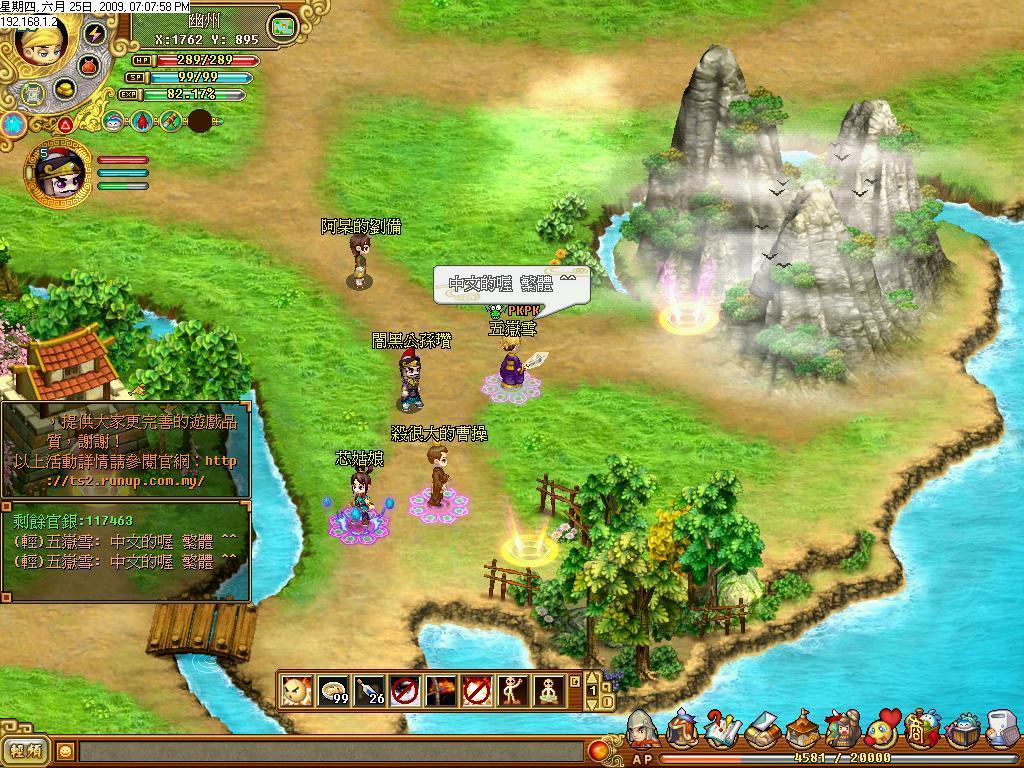This screenshot has height=768, width=1024.
Task: Open the helmeted warrior character menu
Action: [x=642, y=730]
